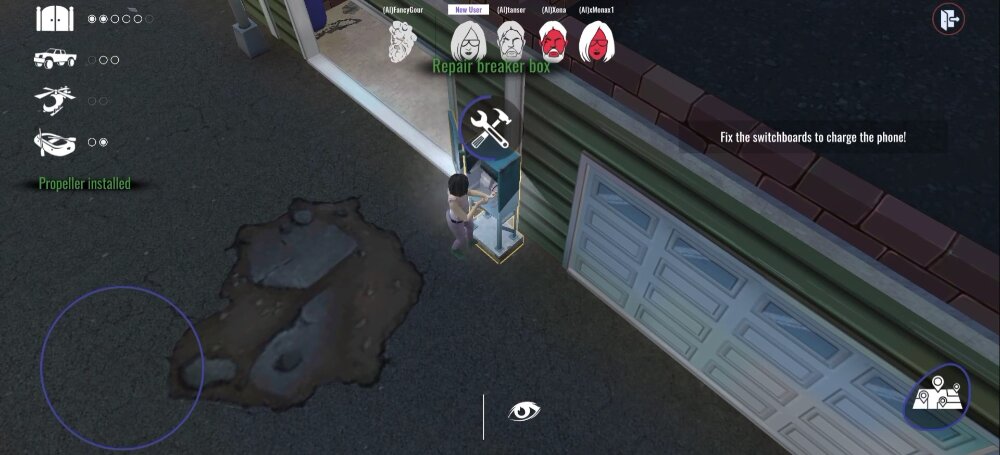This screenshot has width=1000, height=455.
Task: Select the FancyGour player portrait
Action: 404,42
